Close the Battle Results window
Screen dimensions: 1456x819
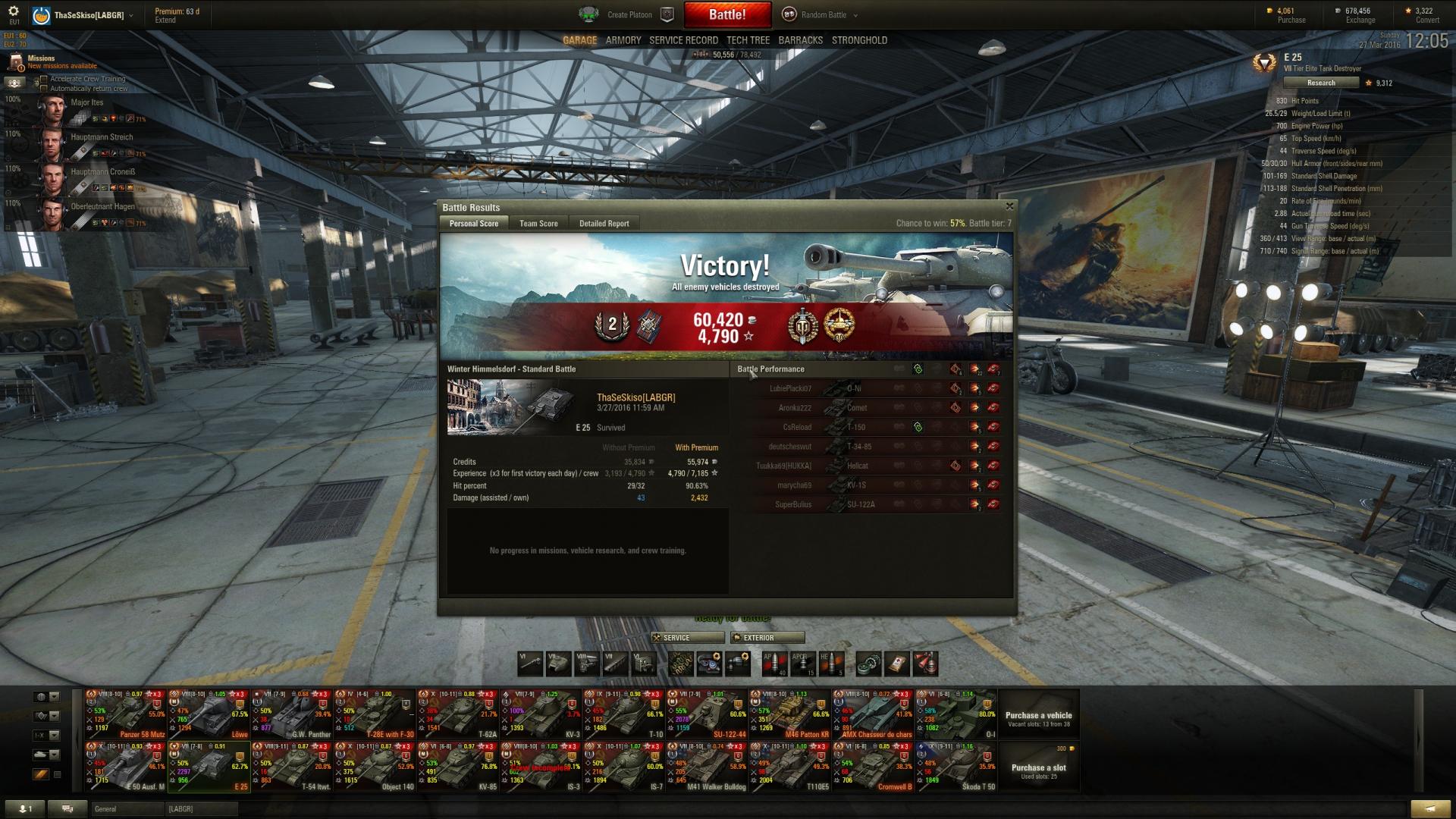point(1009,206)
